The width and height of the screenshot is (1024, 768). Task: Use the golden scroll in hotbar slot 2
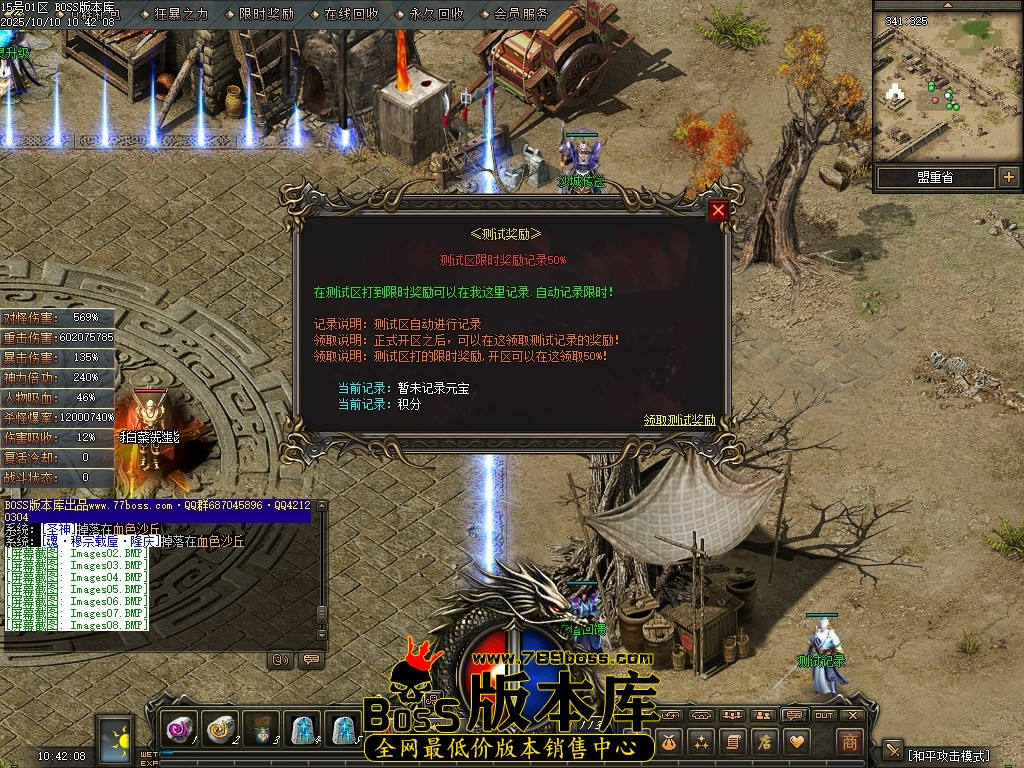[220, 730]
